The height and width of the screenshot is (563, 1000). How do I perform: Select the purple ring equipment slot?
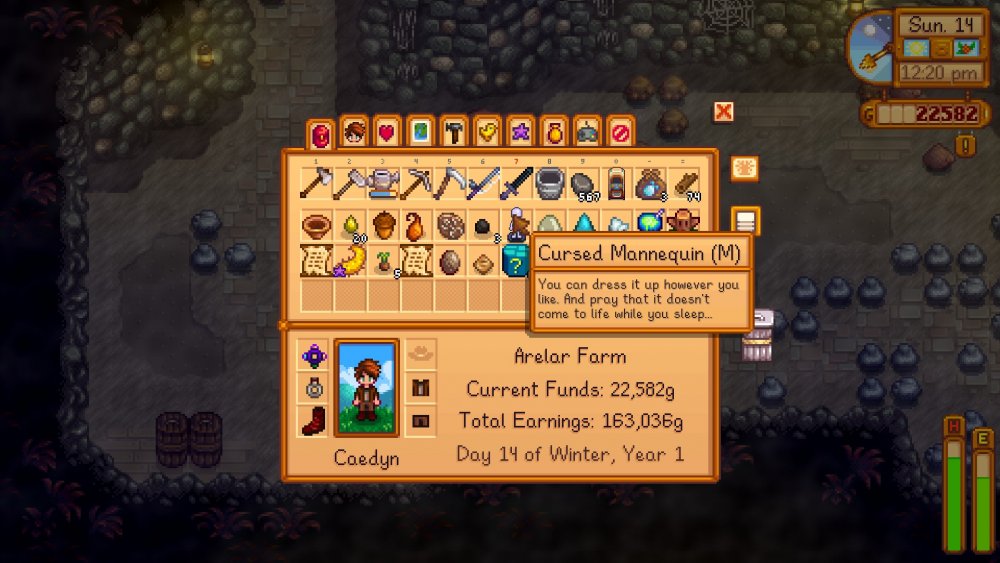coord(313,355)
